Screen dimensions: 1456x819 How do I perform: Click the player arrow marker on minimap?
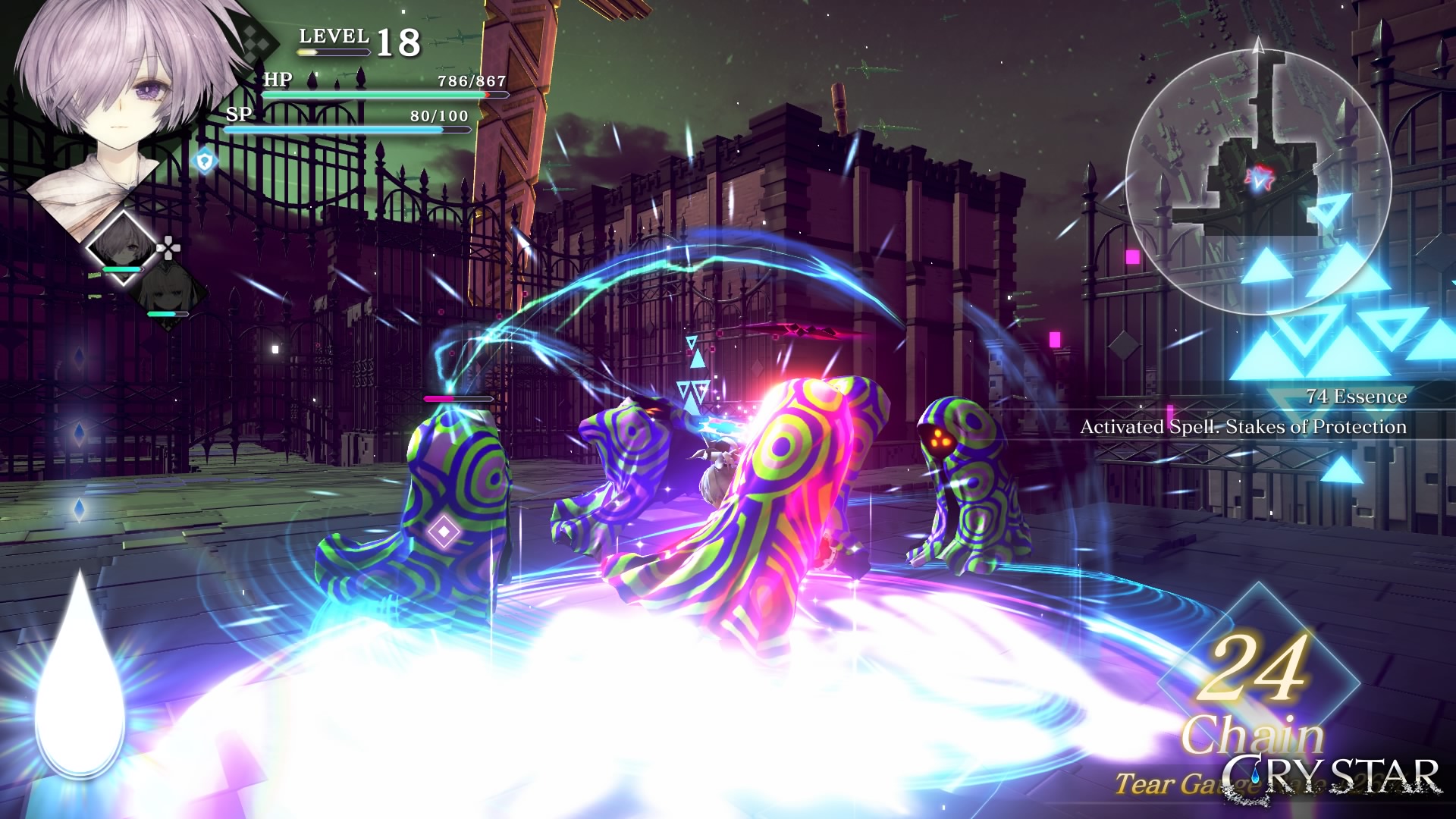point(1258,179)
